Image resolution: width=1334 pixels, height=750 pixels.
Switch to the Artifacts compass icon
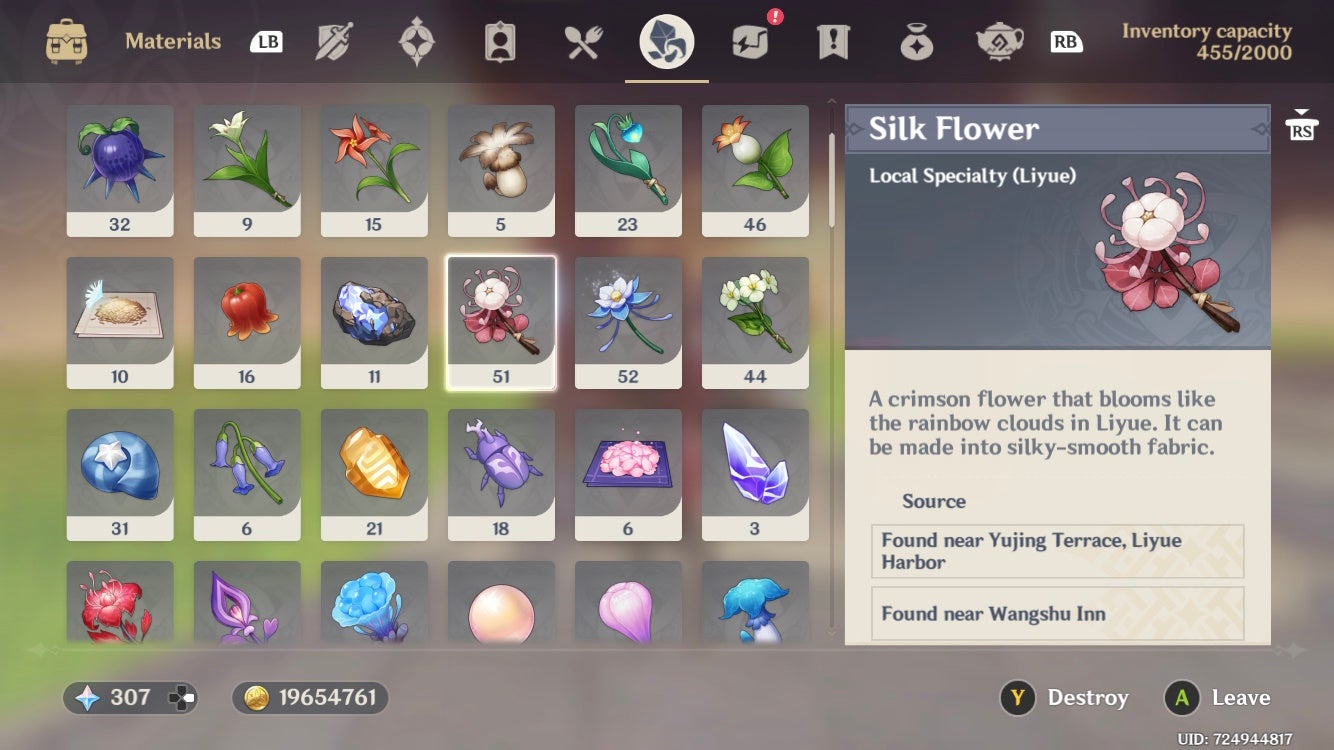coord(417,42)
